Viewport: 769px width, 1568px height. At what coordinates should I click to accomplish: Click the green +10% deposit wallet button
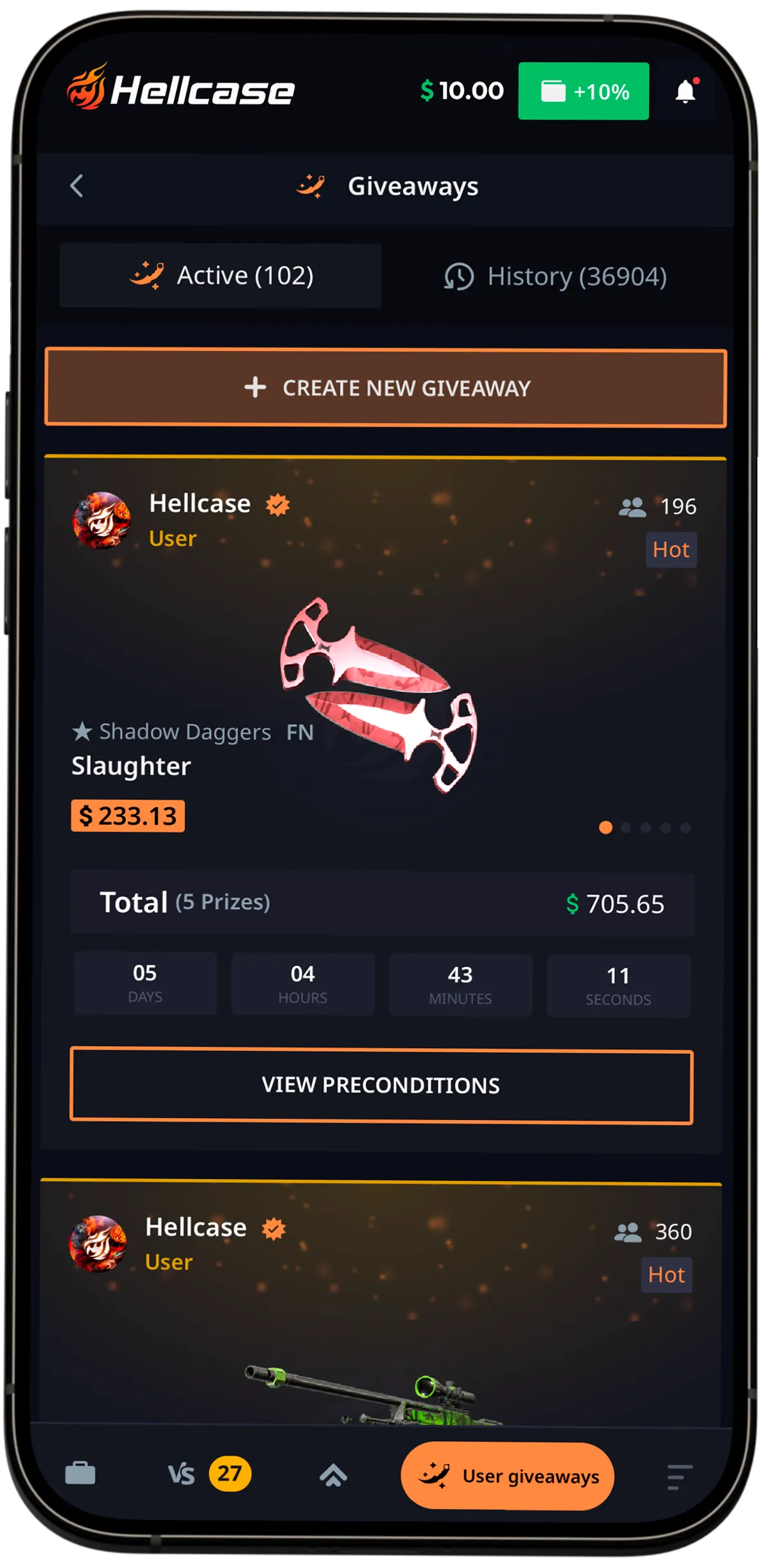click(x=583, y=91)
